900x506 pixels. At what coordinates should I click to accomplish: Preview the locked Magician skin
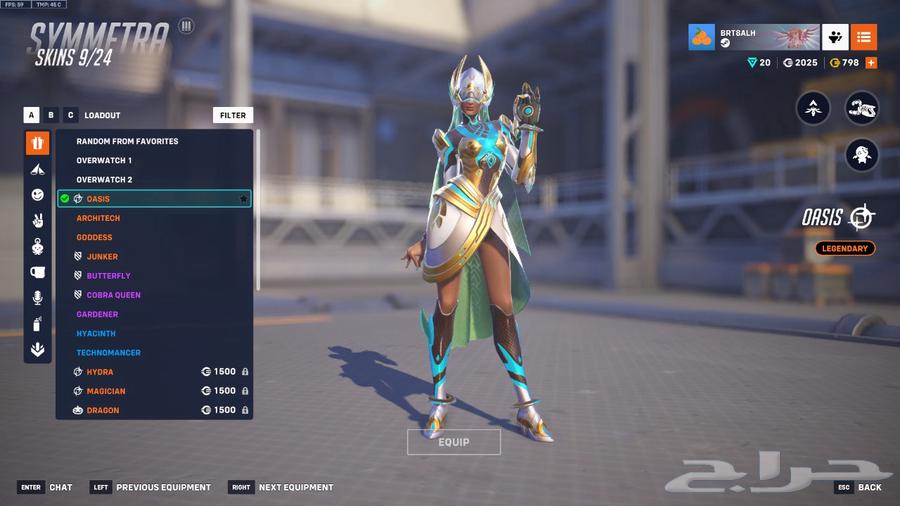click(x=106, y=391)
